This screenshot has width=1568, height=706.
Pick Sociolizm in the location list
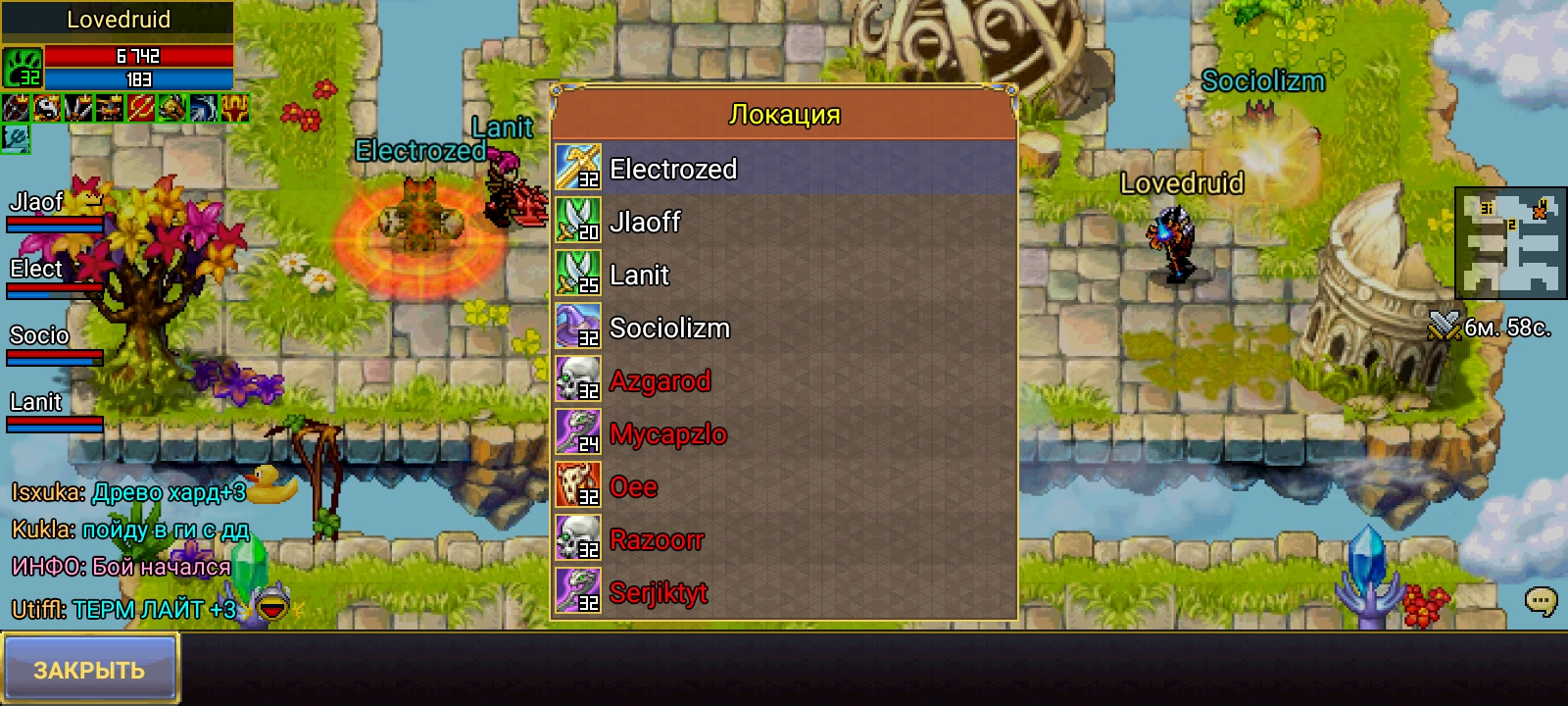pyautogui.click(x=784, y=328)
